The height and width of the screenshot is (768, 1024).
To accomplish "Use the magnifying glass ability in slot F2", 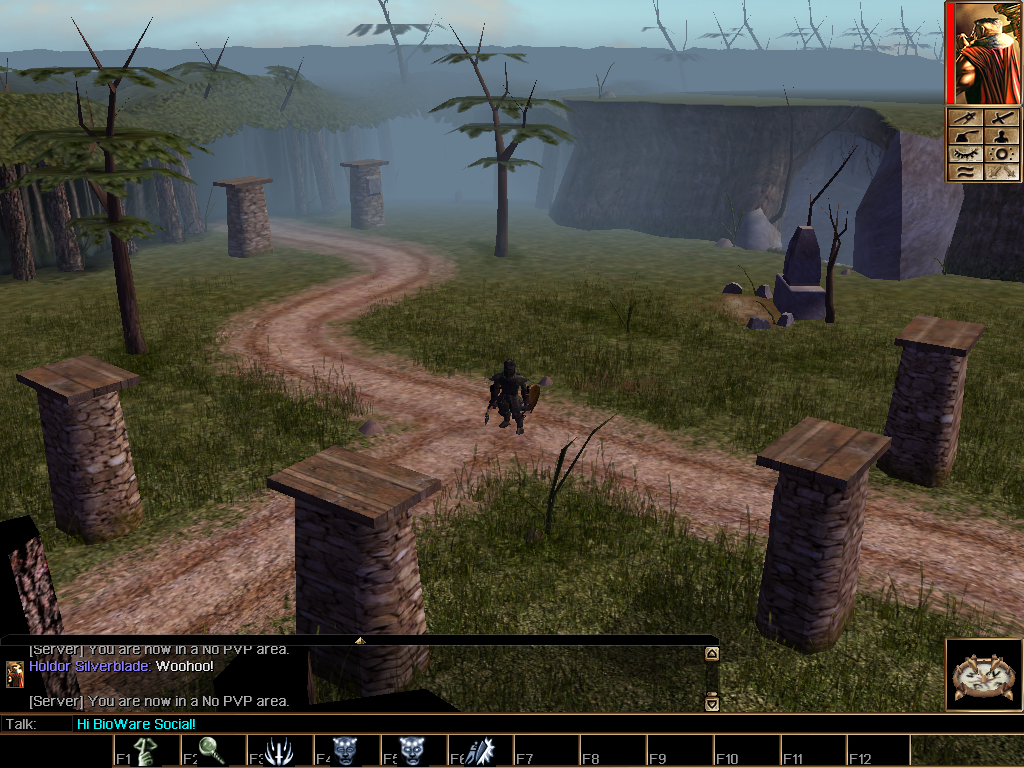I will click(x=213, y=751).
